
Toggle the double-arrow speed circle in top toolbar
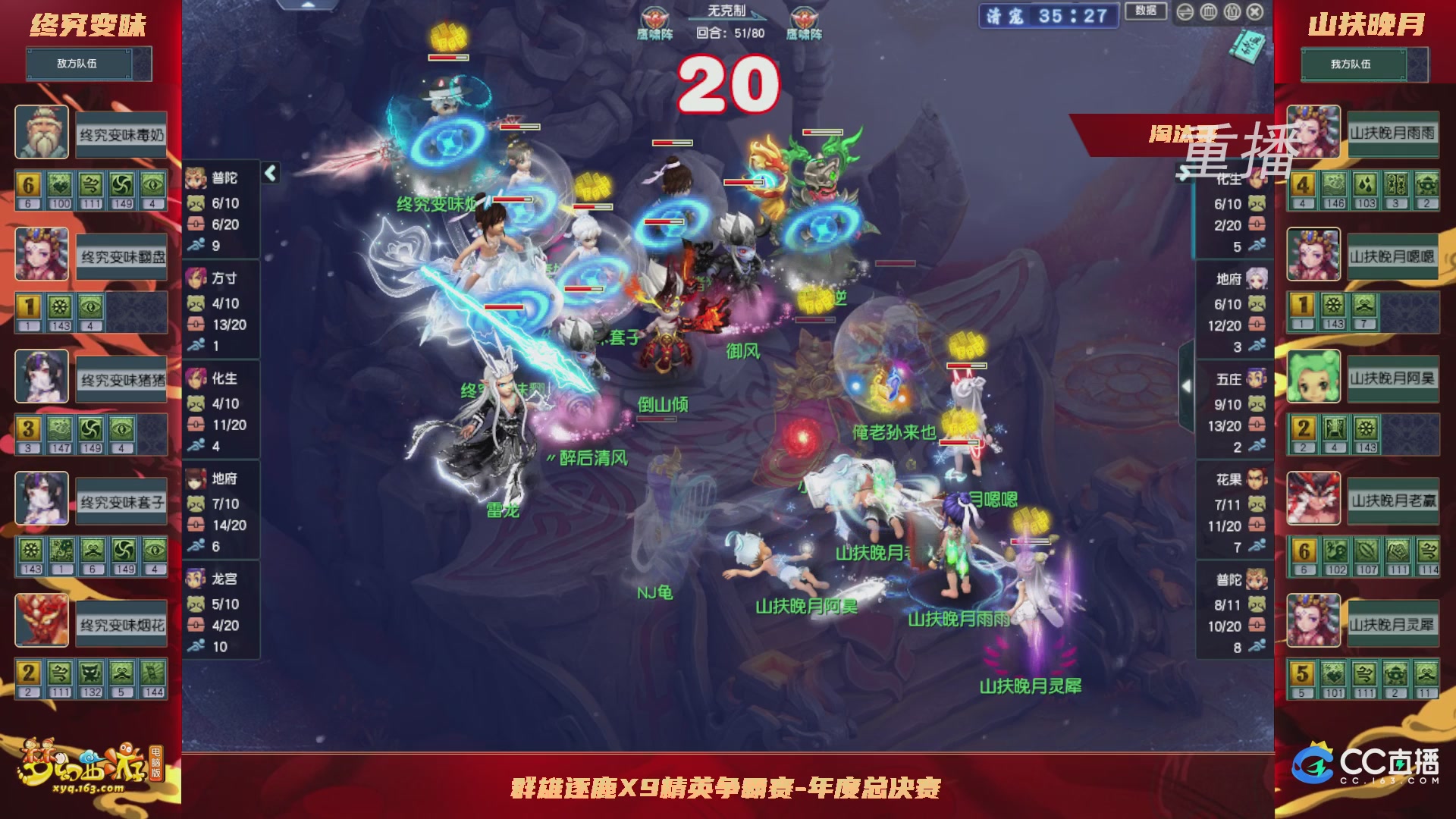pyautogui.click(x=1185, y=13)
